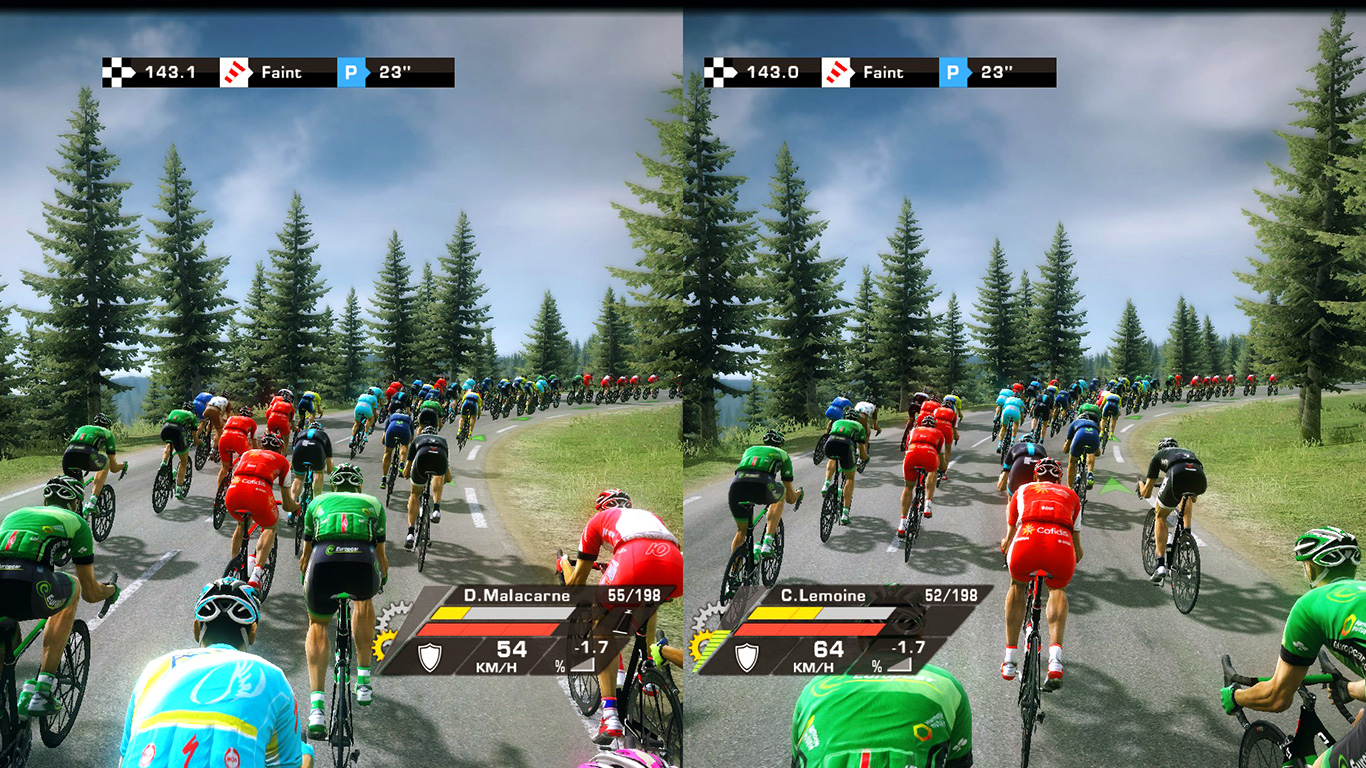
Task: Click the checkered flag icon next to 143.0
Action: pyautogui.click(x=721, y=72)
